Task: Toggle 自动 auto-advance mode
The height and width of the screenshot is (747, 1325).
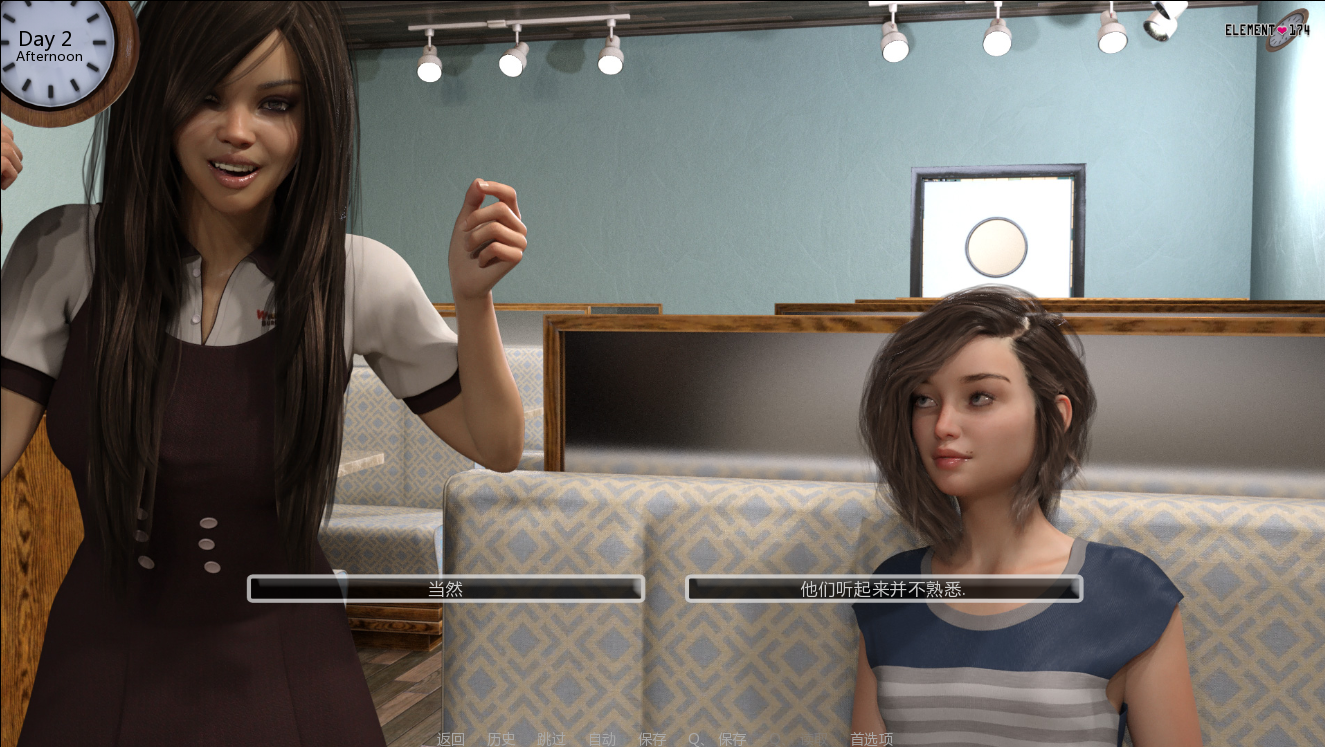Action: 602,739
